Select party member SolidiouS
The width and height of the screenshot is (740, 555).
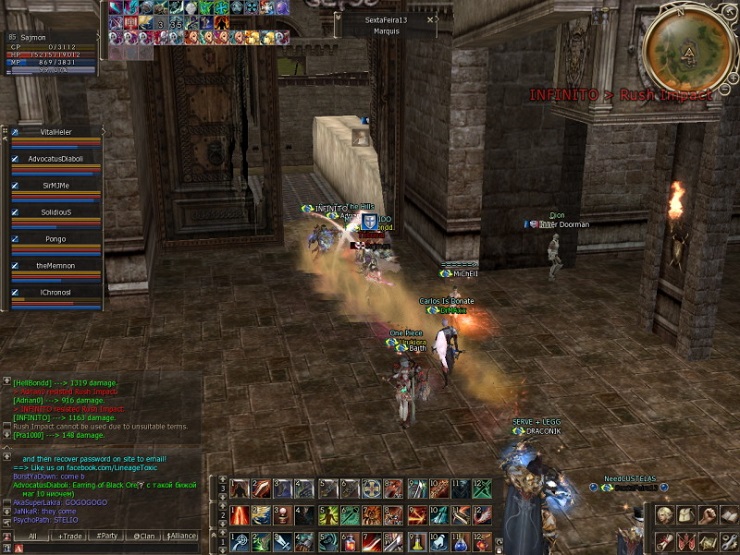pos(57,212)
